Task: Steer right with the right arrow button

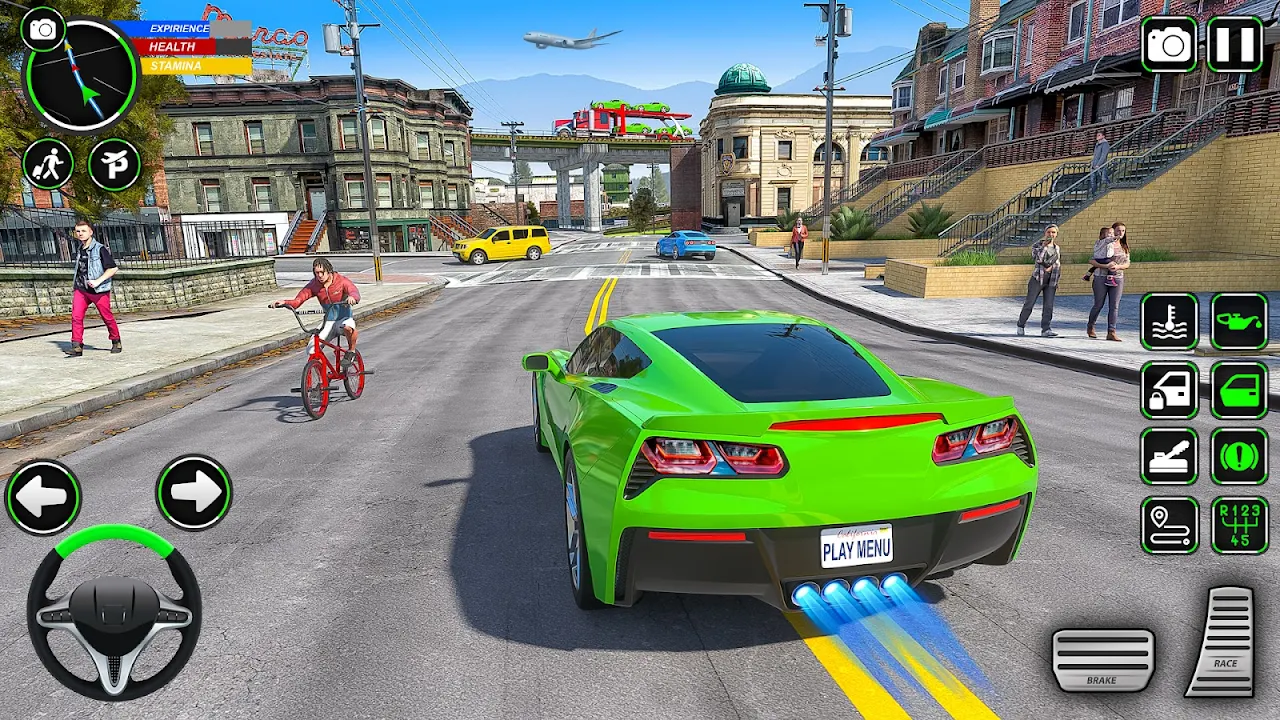Action: pyautogui.click(x=194, y=492)
